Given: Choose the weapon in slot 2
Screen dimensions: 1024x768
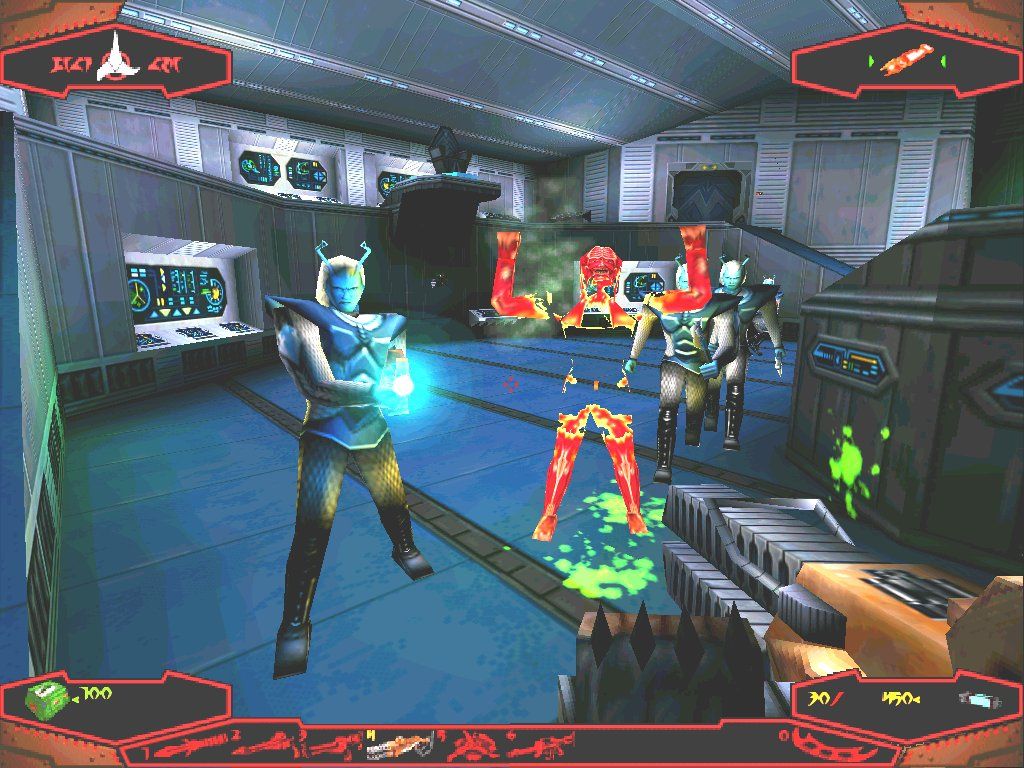Looking at the screenshot, I should click(x=262, y=746).
